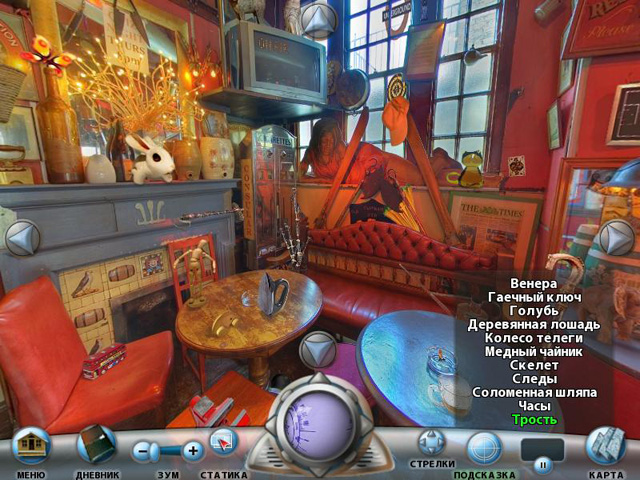Toggle the СТРЕЛКИ arrows button
The width and height of the screenshot is (640, 480).
(x=431, y=441)
